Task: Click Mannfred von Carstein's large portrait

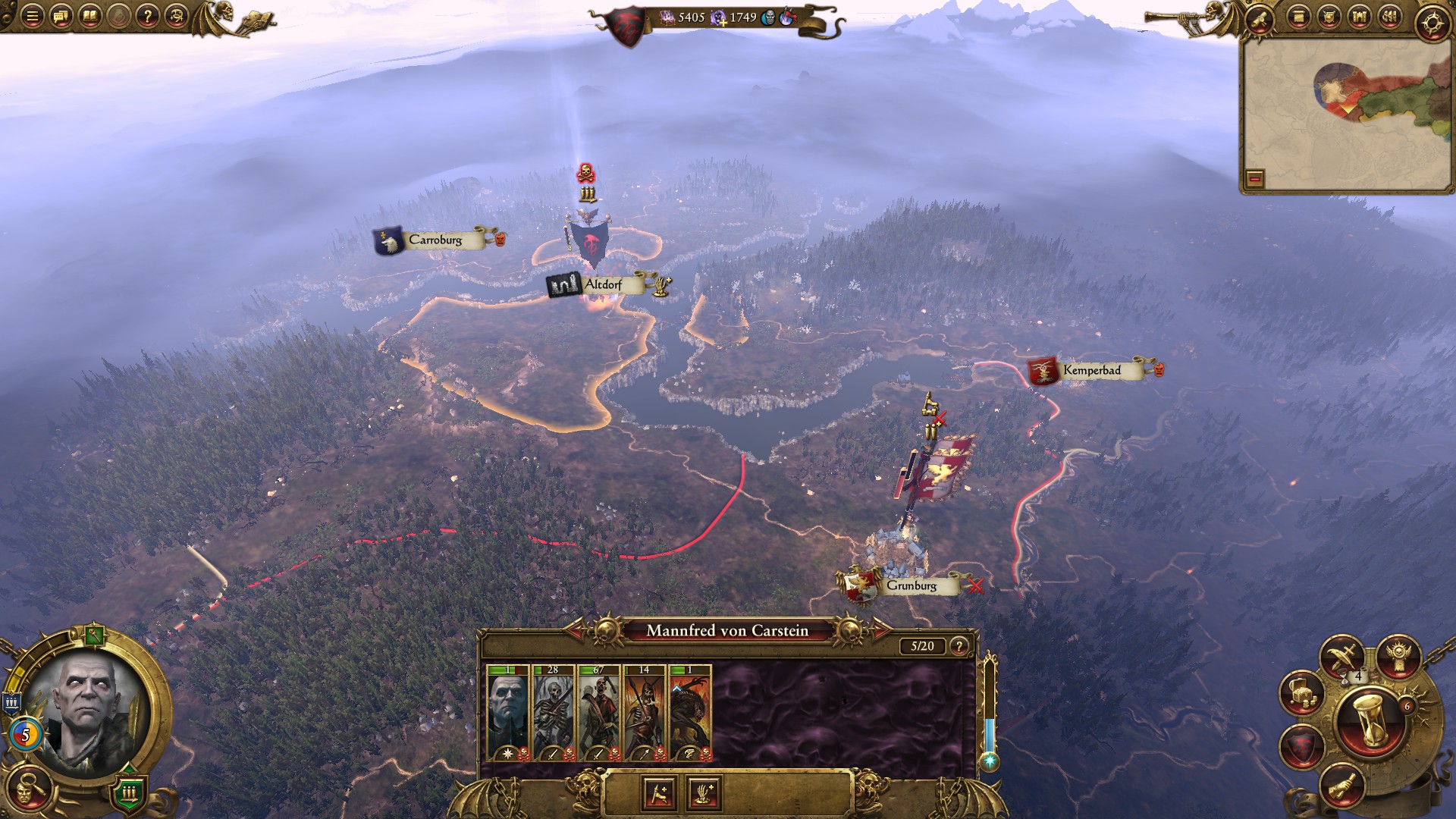Action: pyautogui.click(x=87, y=709)
